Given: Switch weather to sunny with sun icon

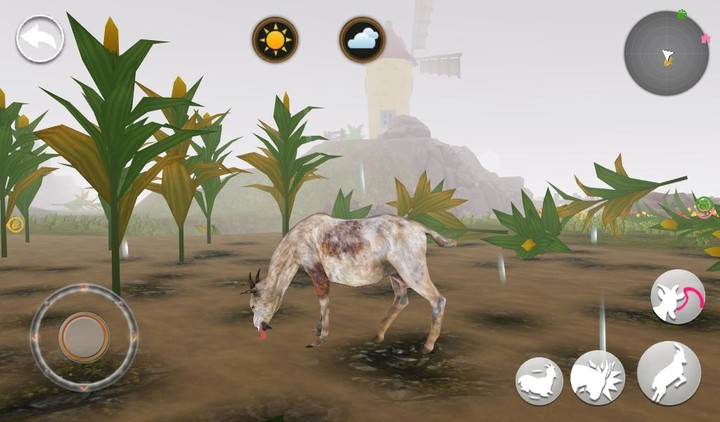Looking at the screenshot, I should tap(275, 40).
